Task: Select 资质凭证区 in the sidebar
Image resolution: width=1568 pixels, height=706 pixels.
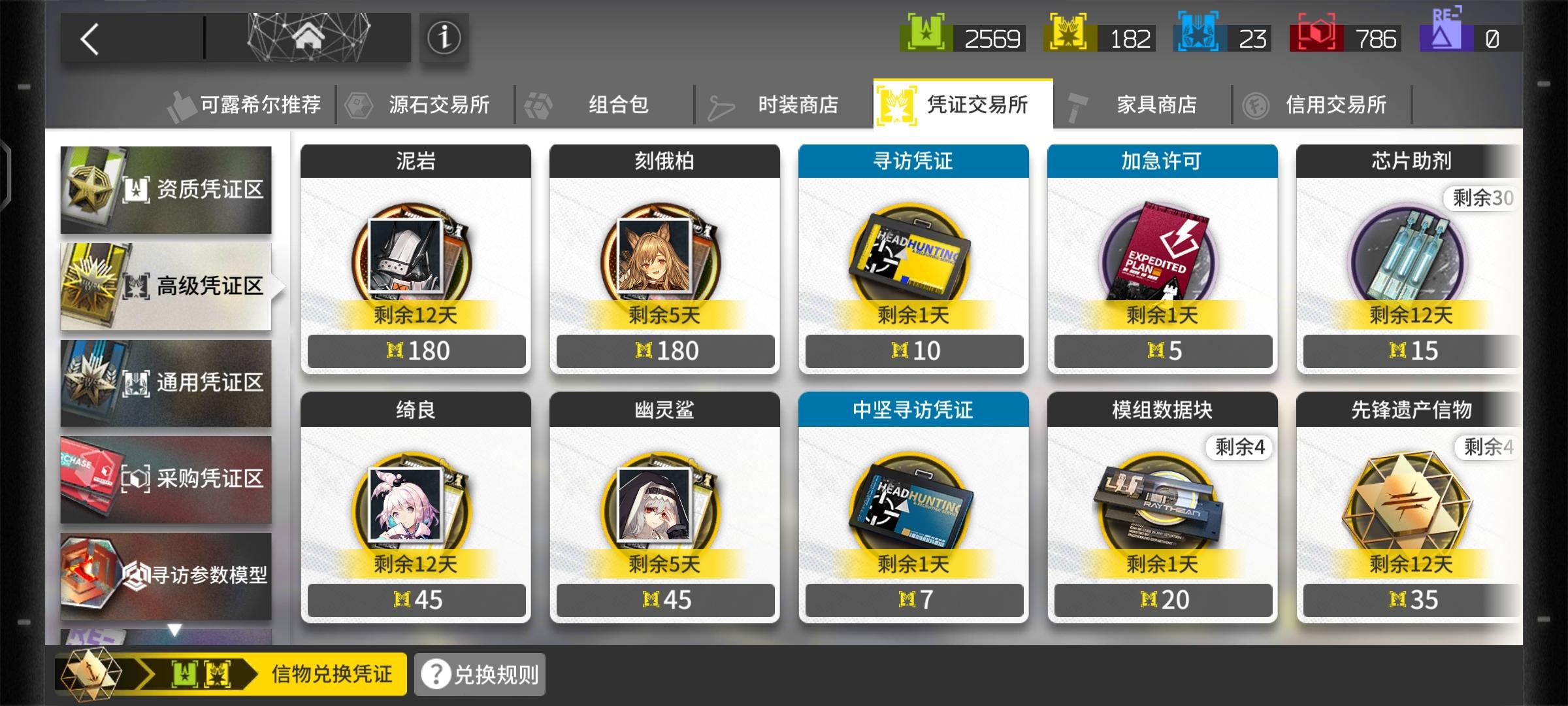Action: (x=167, y=190)
